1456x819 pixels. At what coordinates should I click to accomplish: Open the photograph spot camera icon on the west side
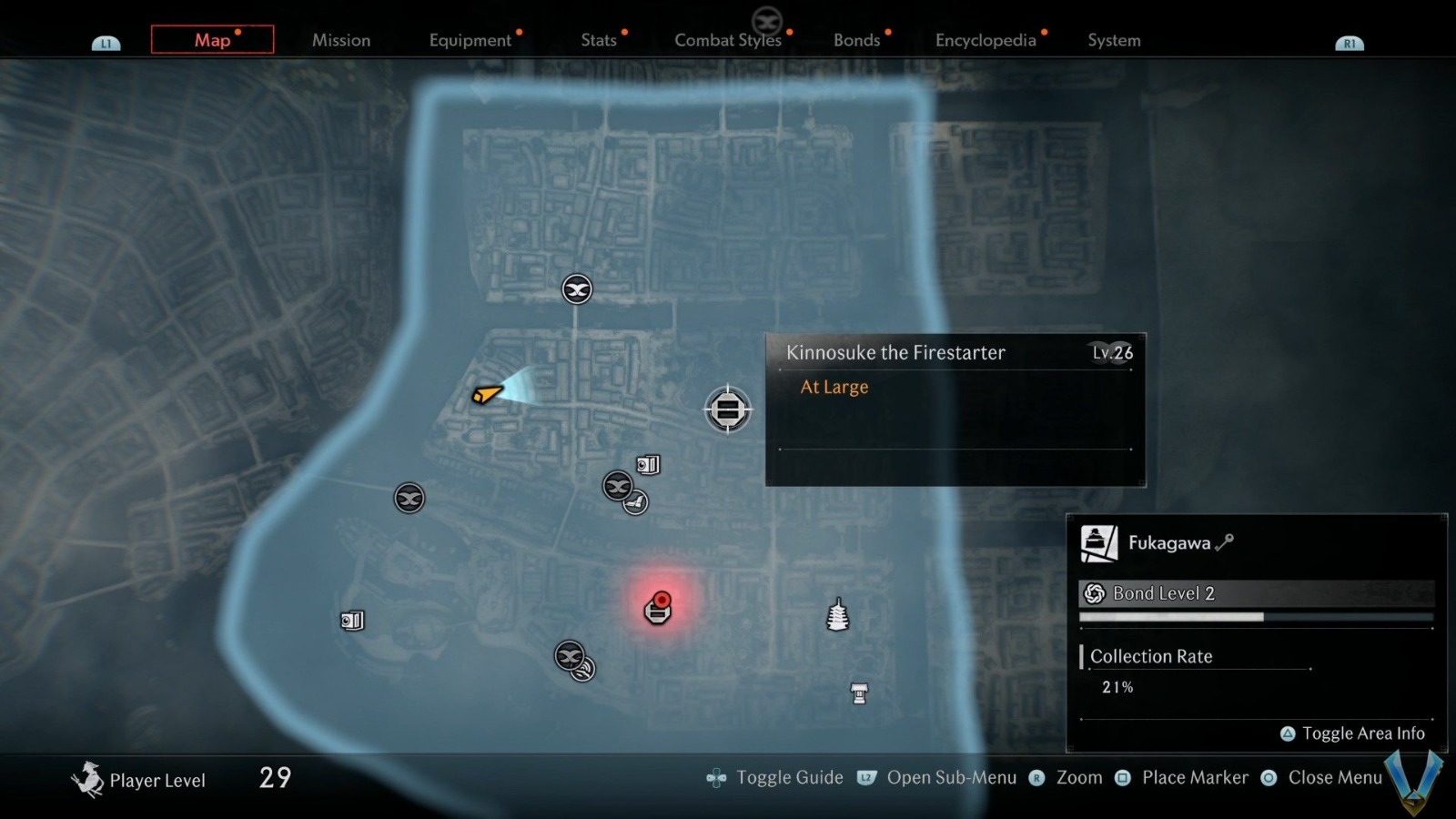[x=350, y=621]
